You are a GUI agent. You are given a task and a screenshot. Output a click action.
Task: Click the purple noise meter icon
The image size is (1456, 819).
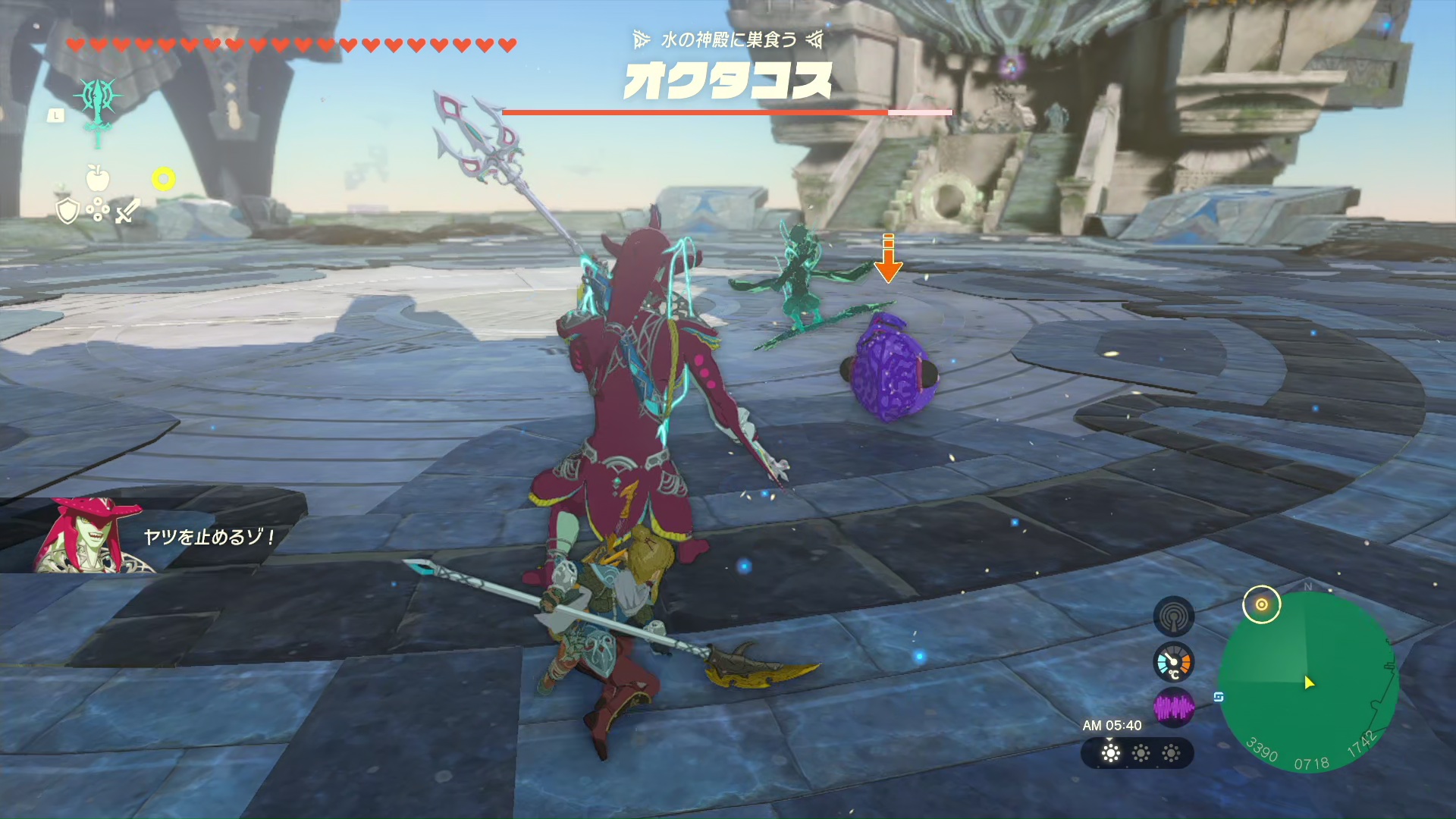[x=1173, y=708]
